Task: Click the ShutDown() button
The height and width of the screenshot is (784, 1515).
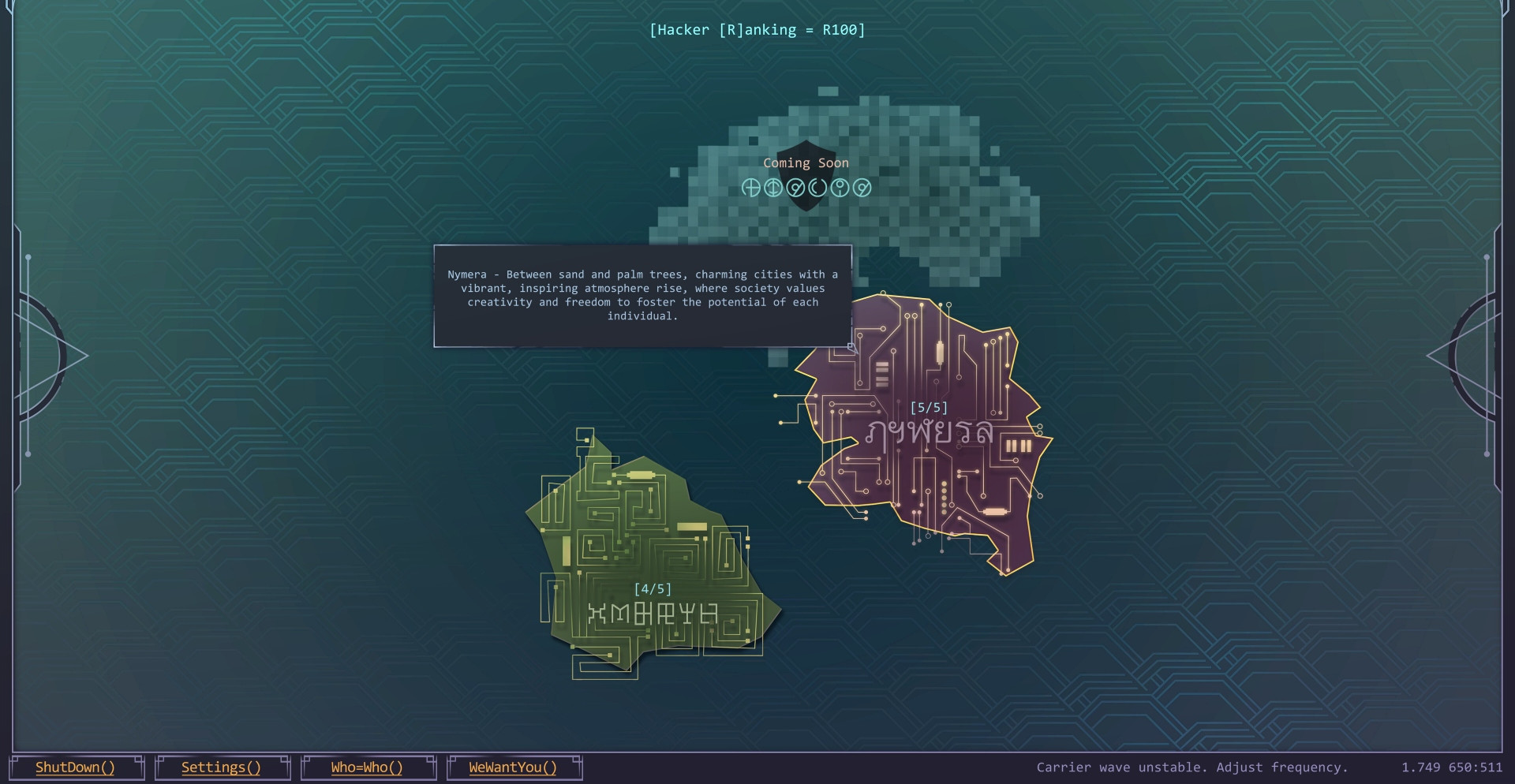Action: (76, 767)
